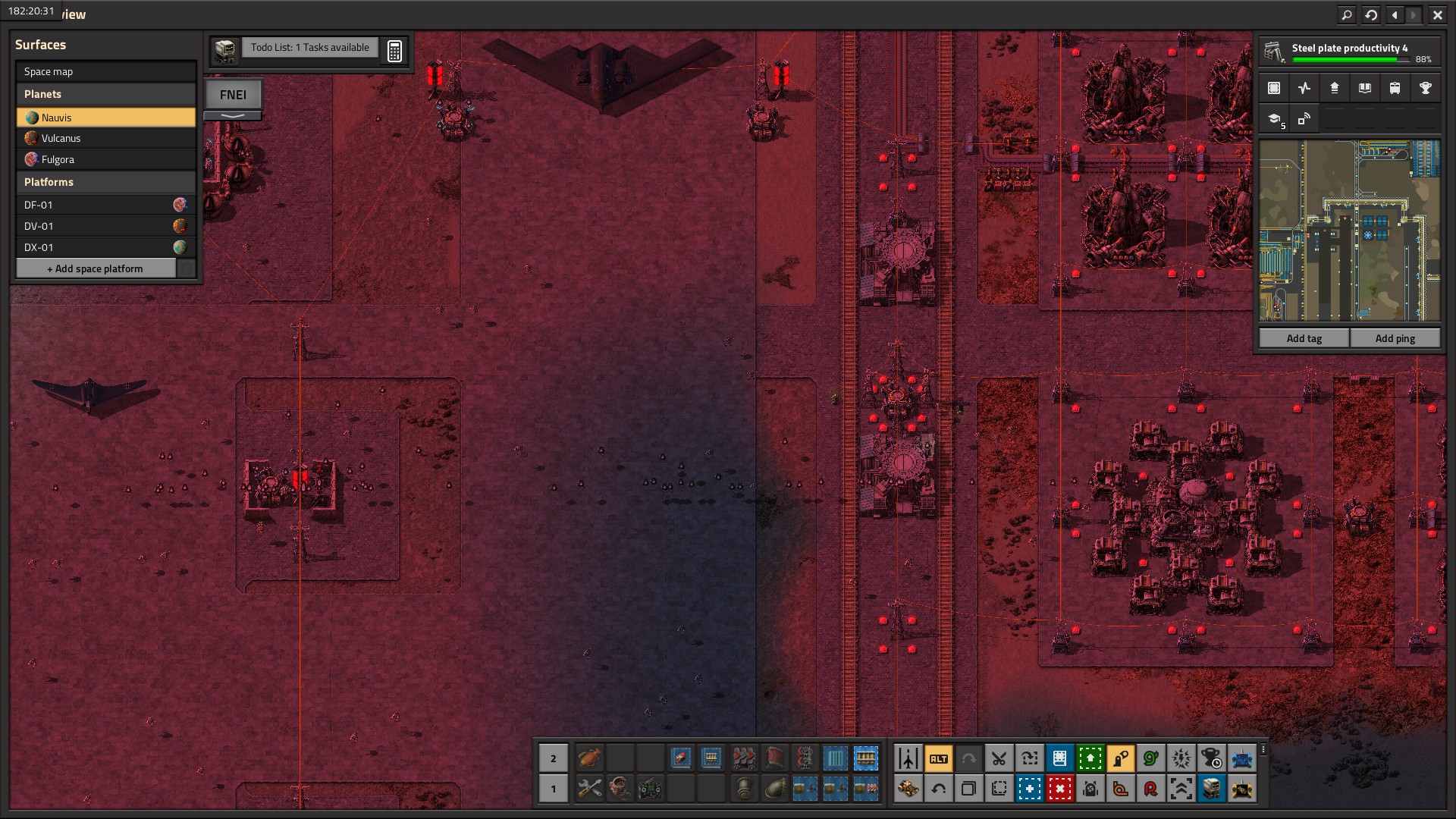The width and height of the screenshot is (1456, 819).
Task: Toggle the ALT mode shortcut
Action: click(938, 758)
